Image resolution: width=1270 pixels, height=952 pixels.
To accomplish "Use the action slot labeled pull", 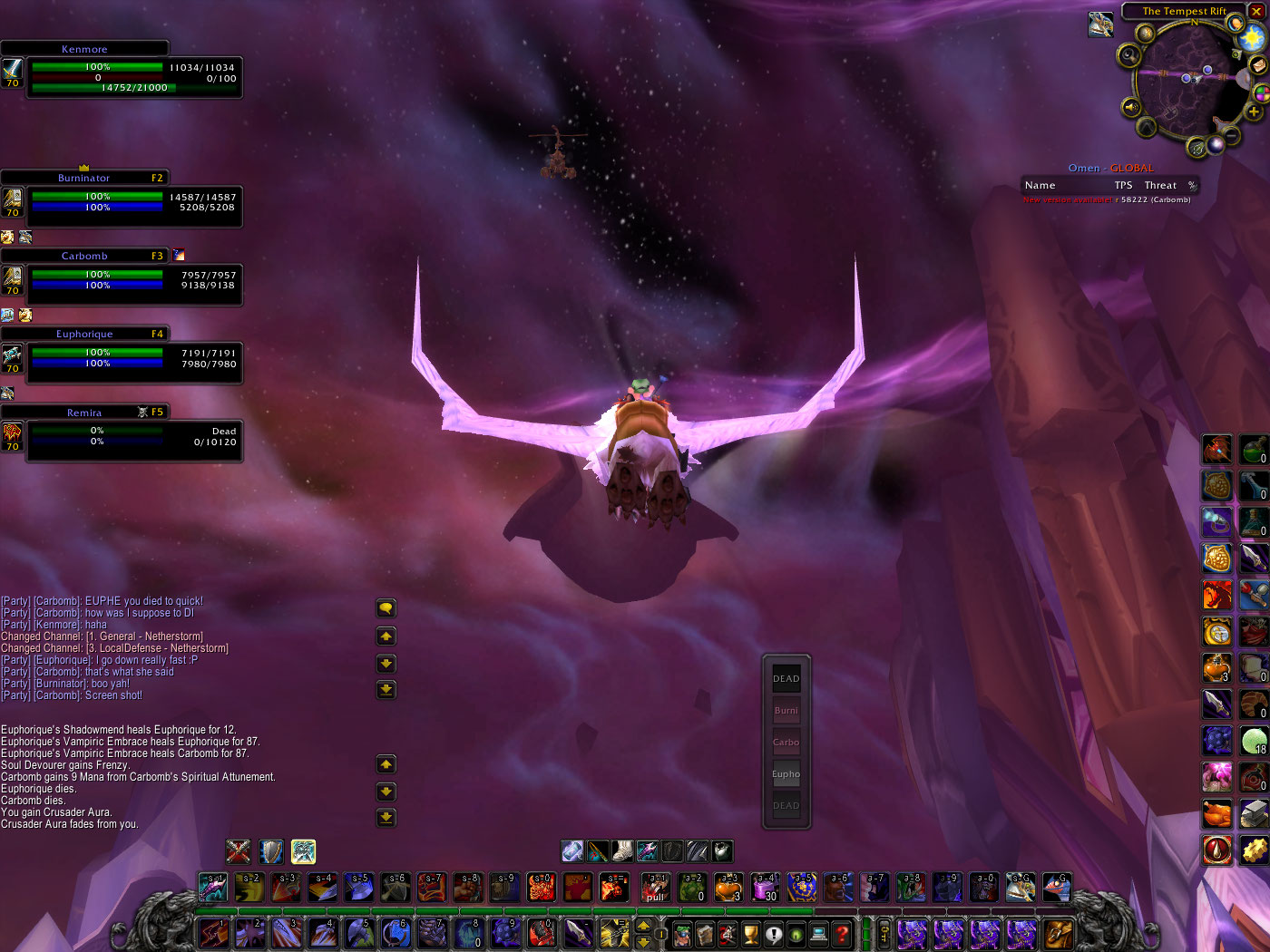I will 656,888.
